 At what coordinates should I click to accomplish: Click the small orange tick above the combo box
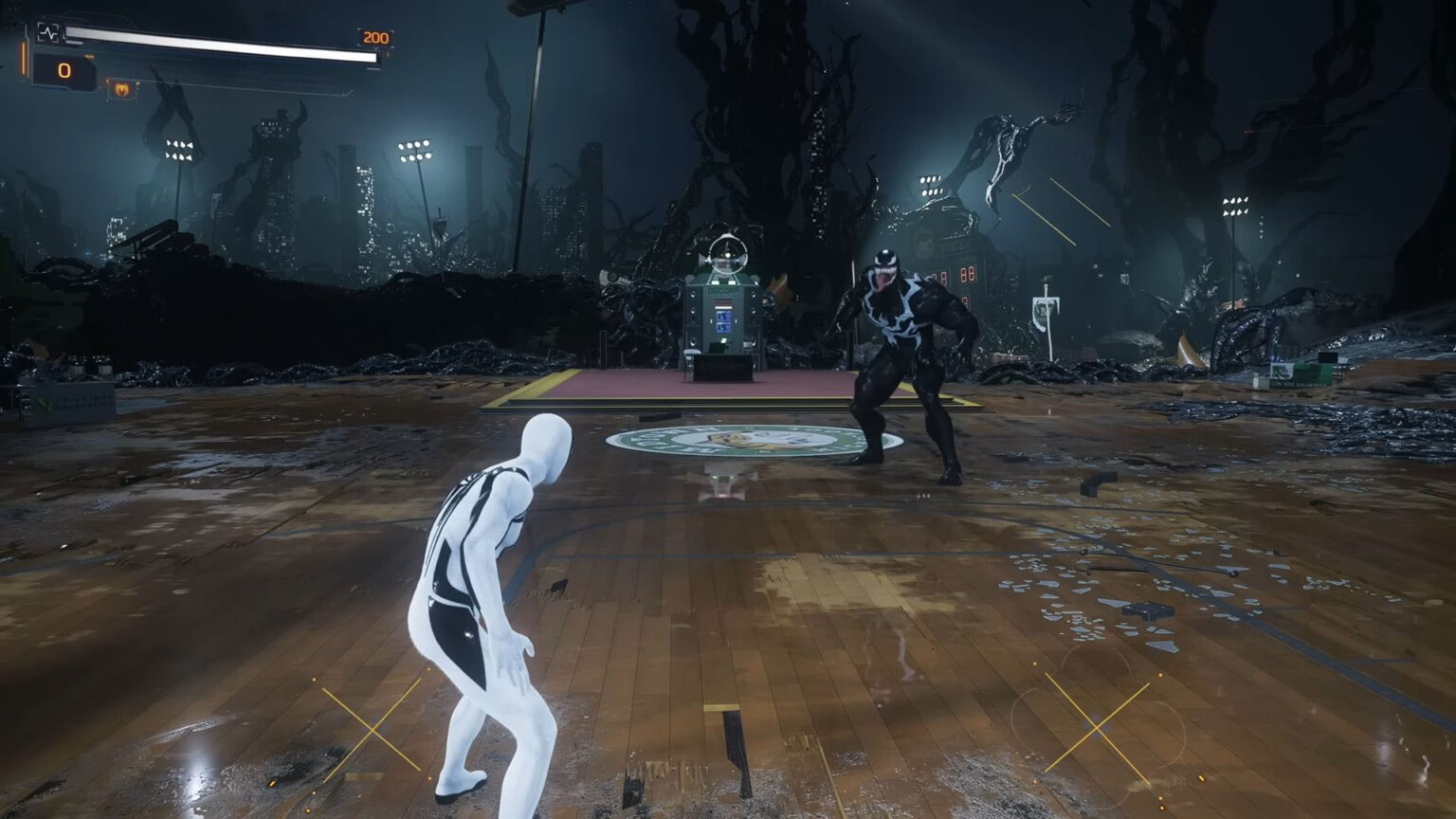89,57
